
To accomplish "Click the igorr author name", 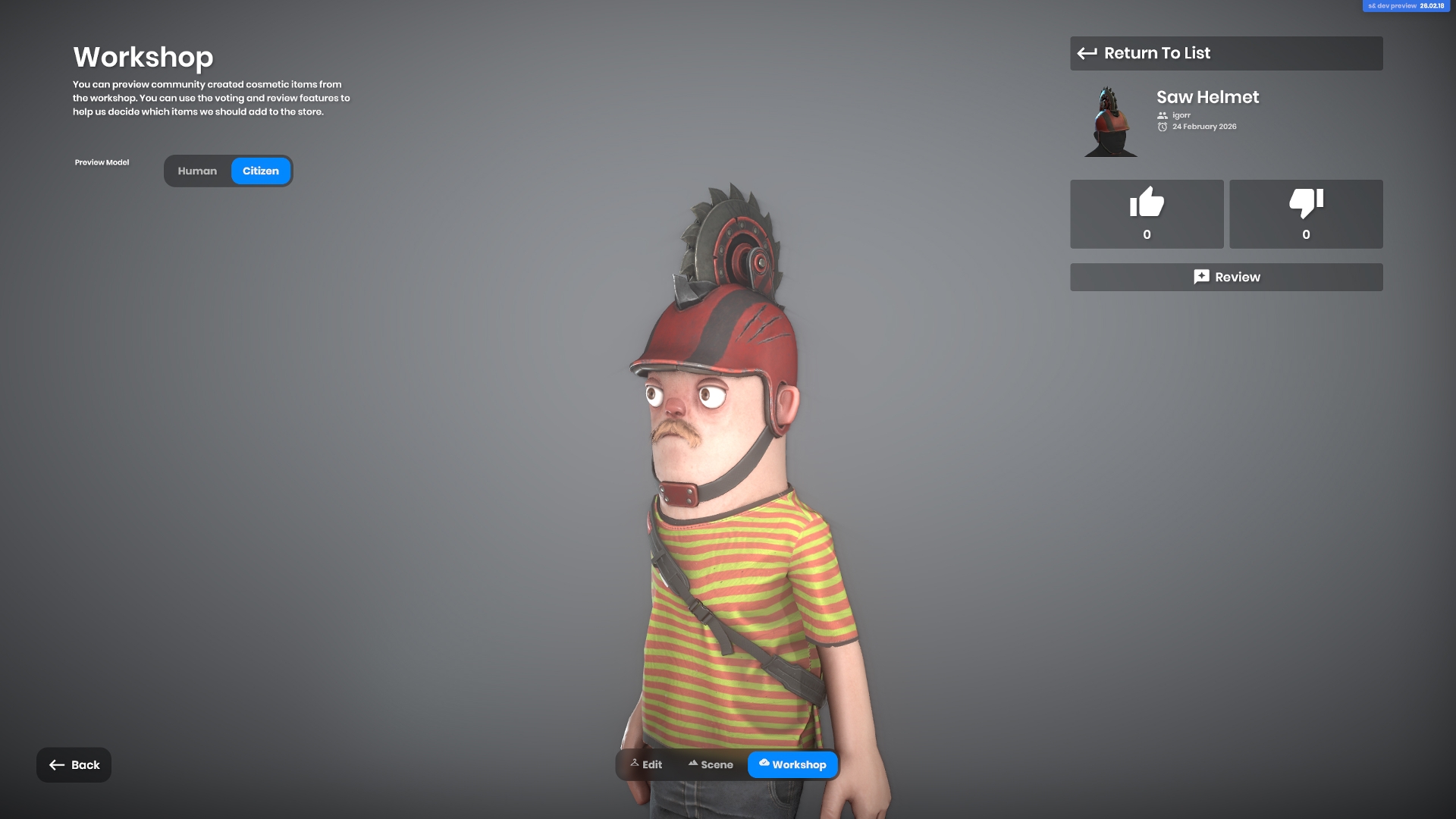I will (1181, 115).
